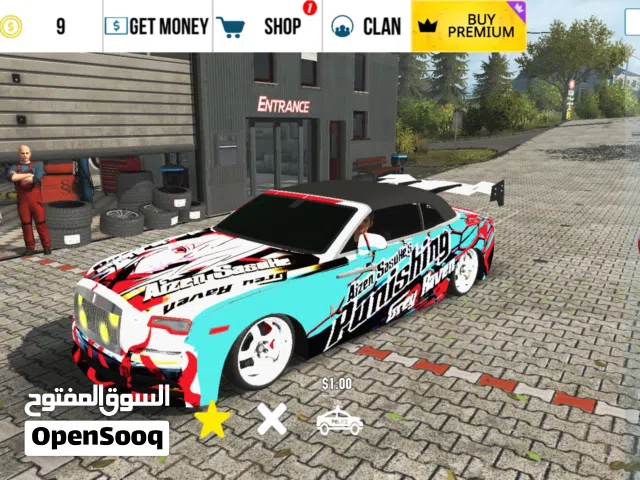Open the Clan menu
Image resolution: width=640 pixels, height=480 pixels.
tap(366, 26)
